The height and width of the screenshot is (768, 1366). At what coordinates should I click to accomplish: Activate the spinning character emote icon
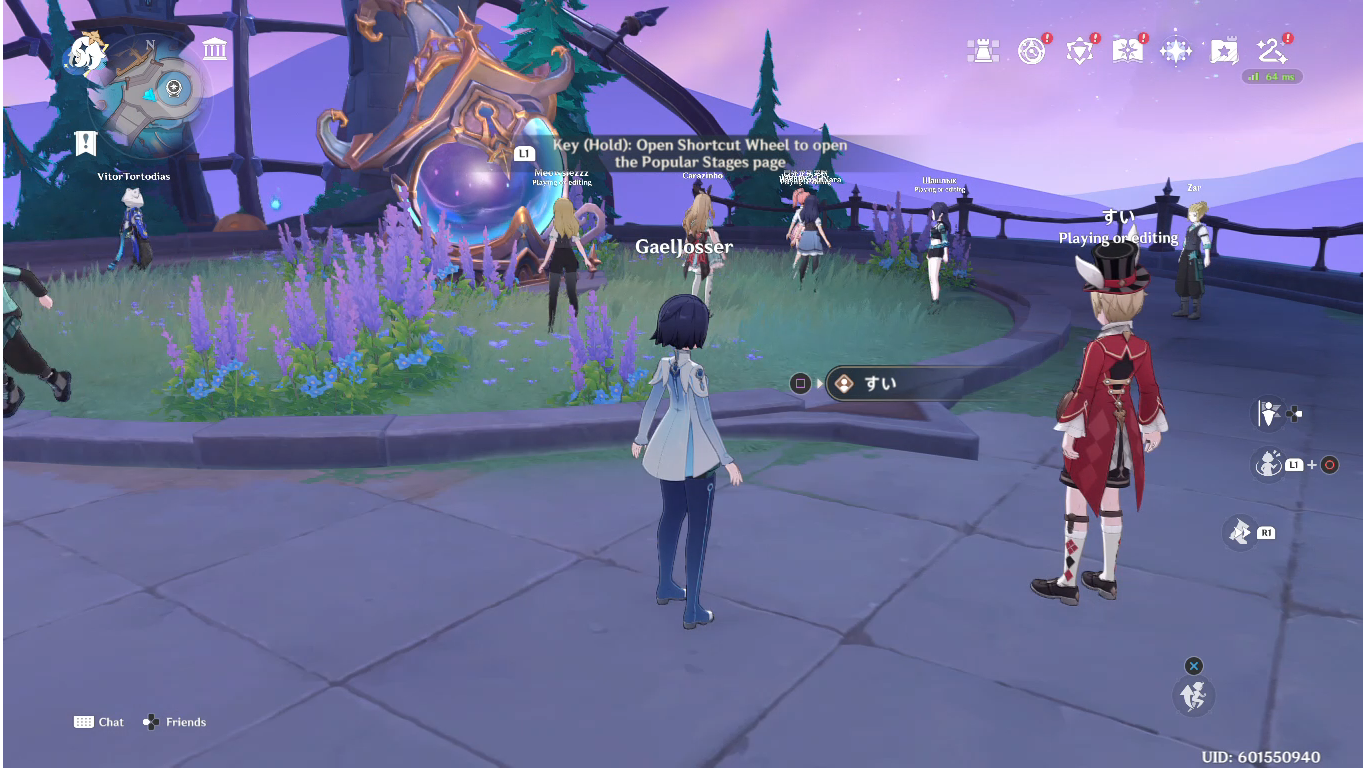[x=1268, y=464]
